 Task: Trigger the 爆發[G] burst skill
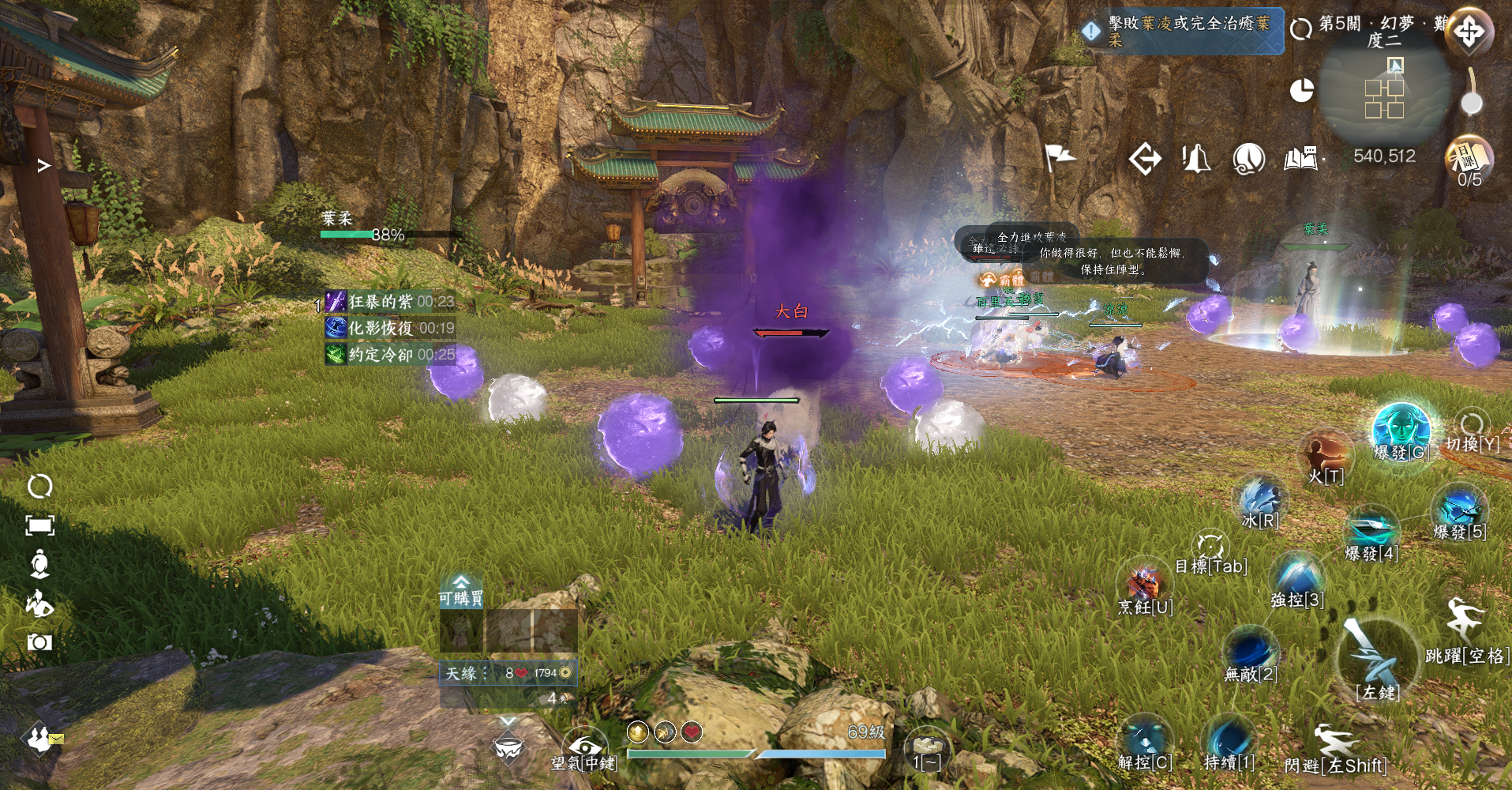pyautogui.click(x=1401, y=429)
